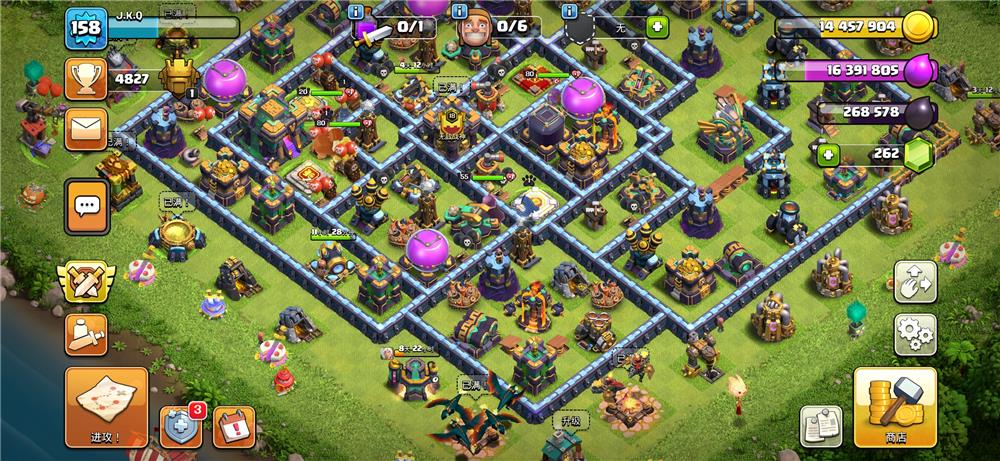Buy gems with the green plus button
1000x461 pixels.
828,155
